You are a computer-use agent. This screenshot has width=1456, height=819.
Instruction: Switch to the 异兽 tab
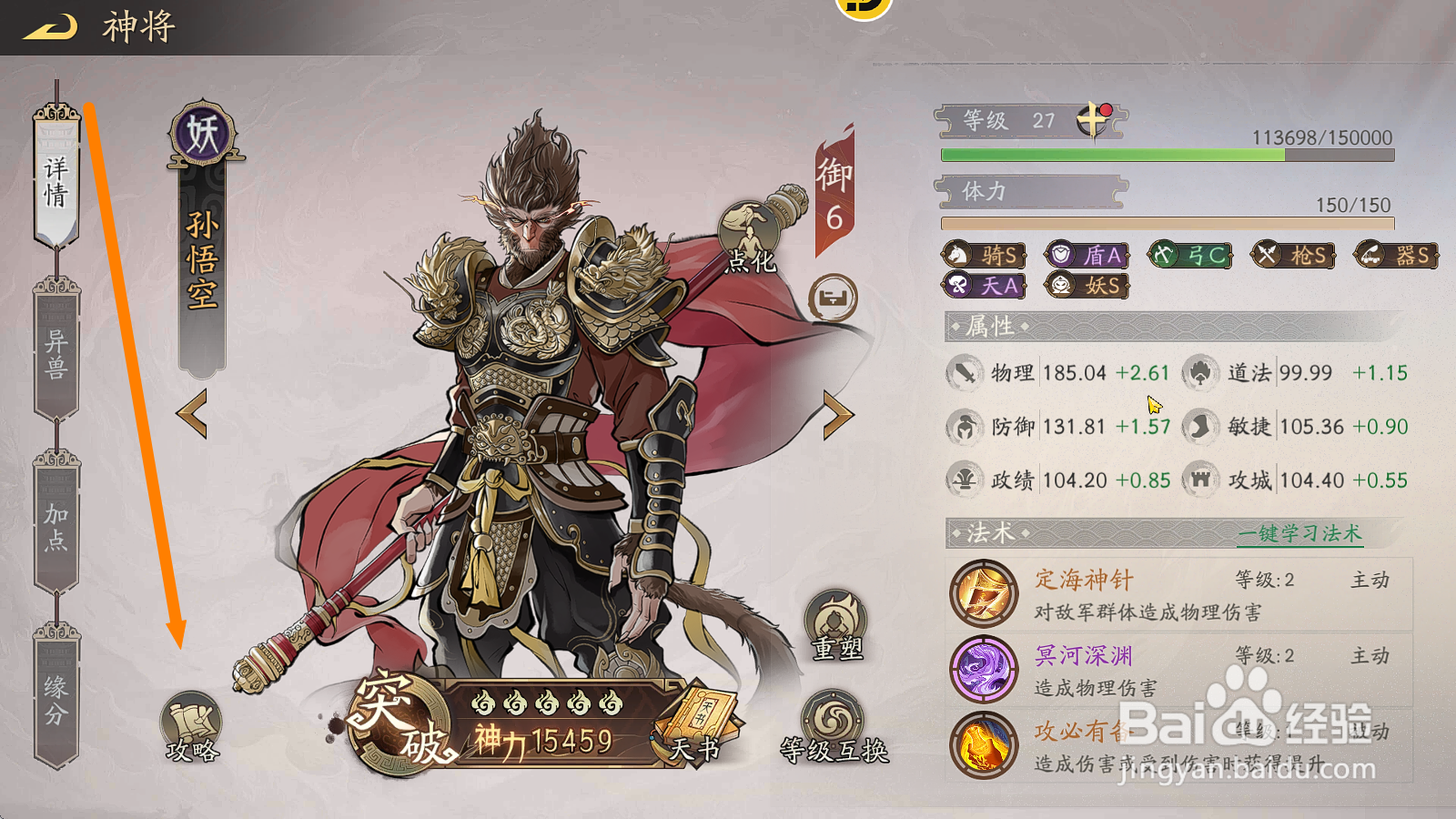(x=55, y=350)
